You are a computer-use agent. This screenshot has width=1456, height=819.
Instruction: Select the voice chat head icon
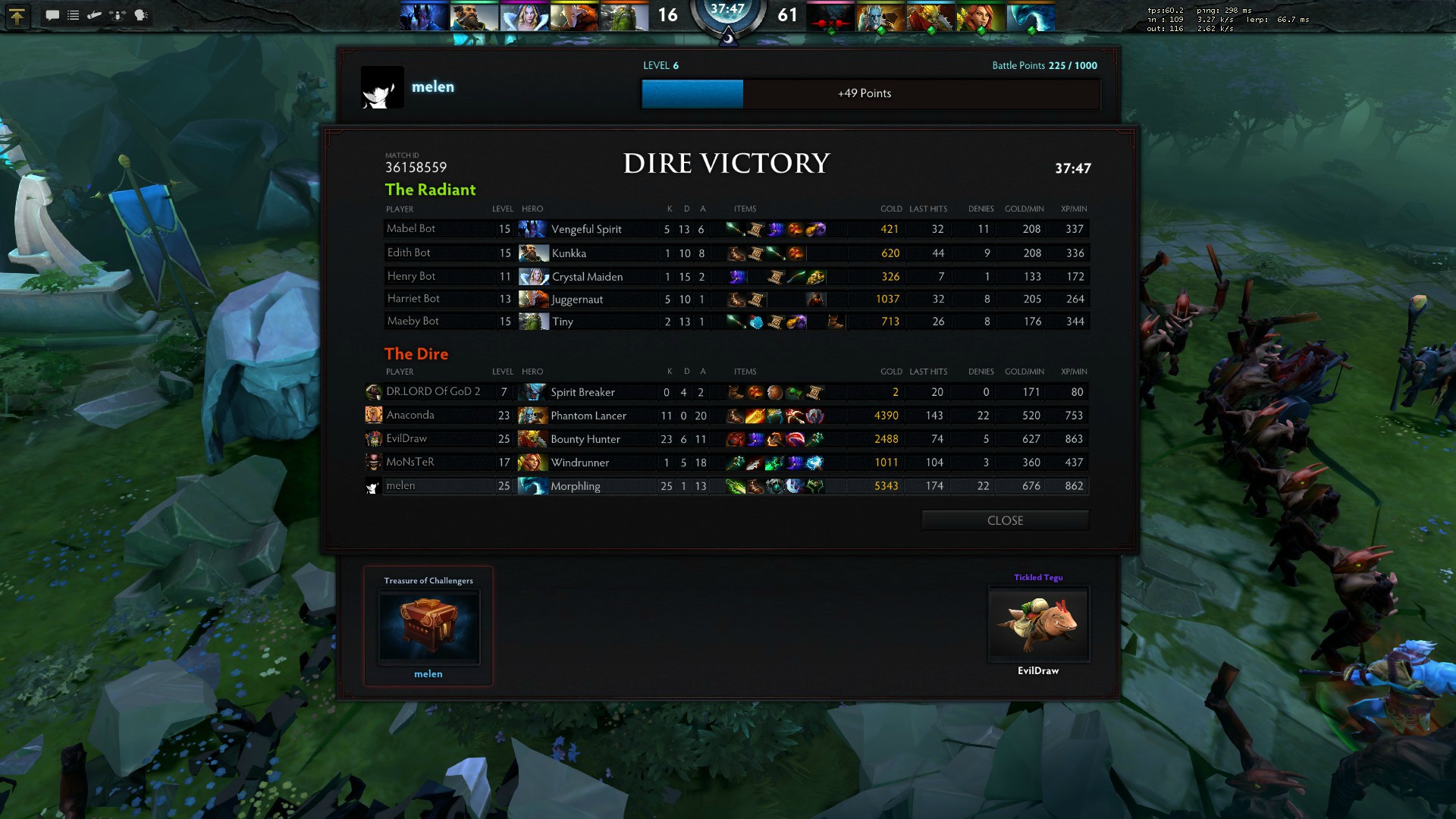pos(142,15)
